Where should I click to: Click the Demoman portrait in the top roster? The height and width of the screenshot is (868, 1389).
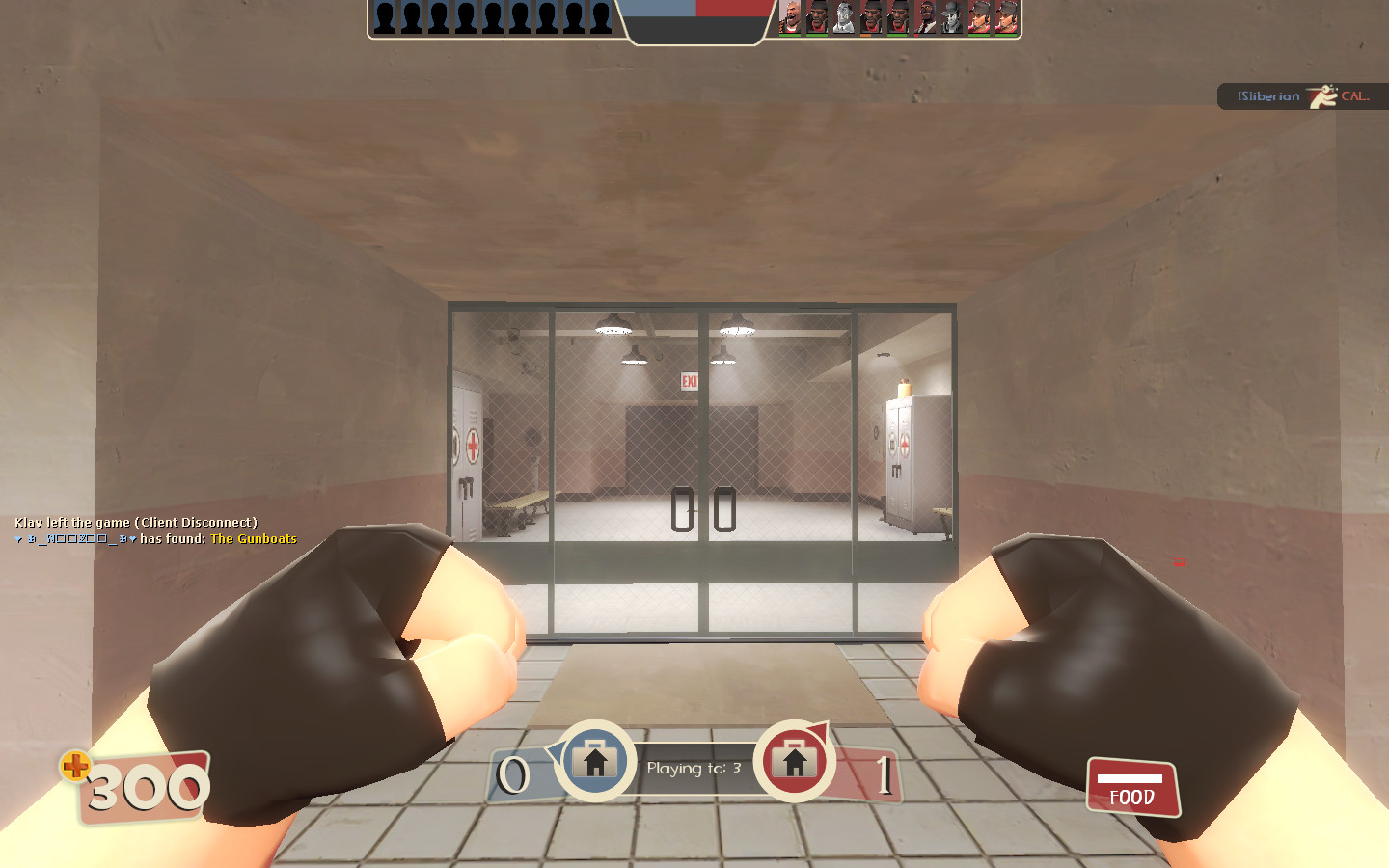tap(817, 17)
